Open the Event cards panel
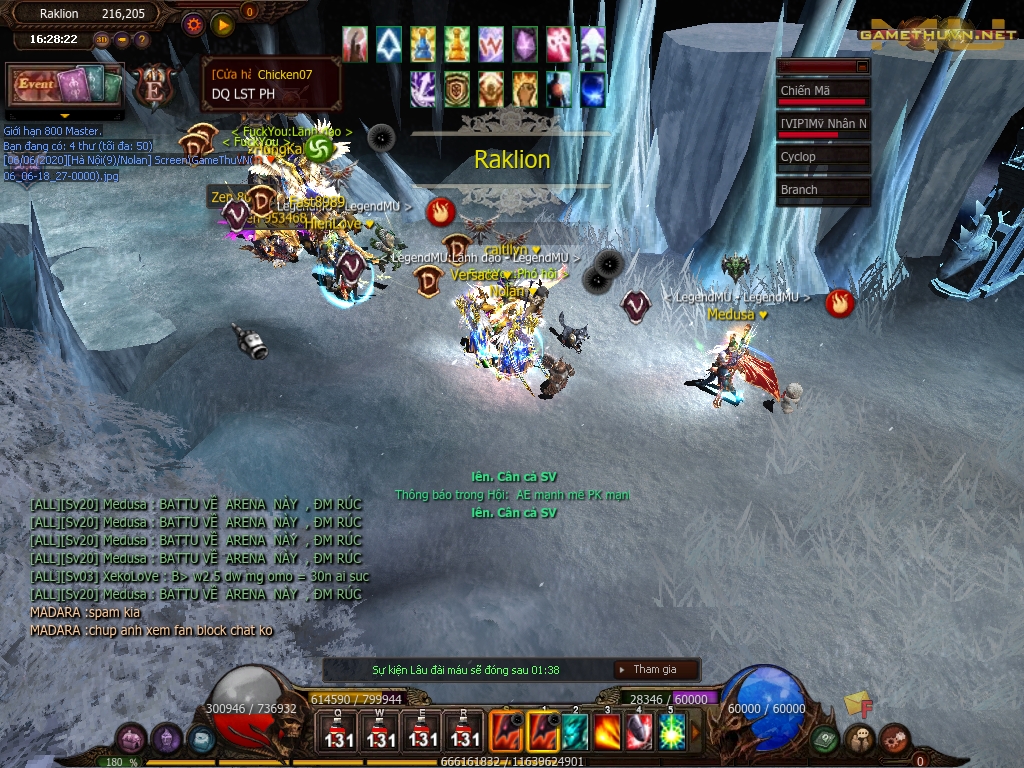Image resolution: width=1024 pixels, height=768 pixels. click(x=65, y=86)
